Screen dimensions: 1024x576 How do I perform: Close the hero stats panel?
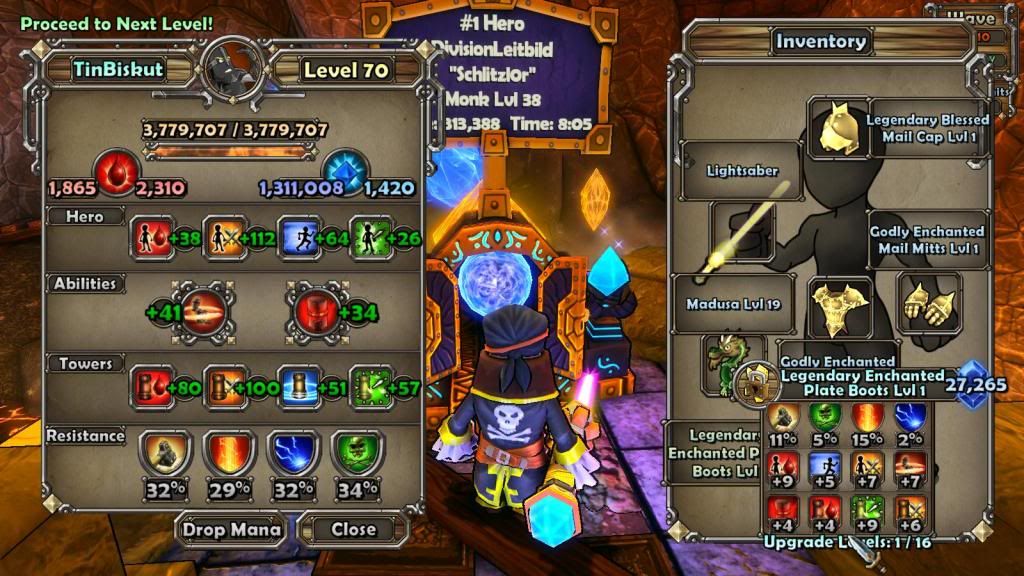(353, 528)
